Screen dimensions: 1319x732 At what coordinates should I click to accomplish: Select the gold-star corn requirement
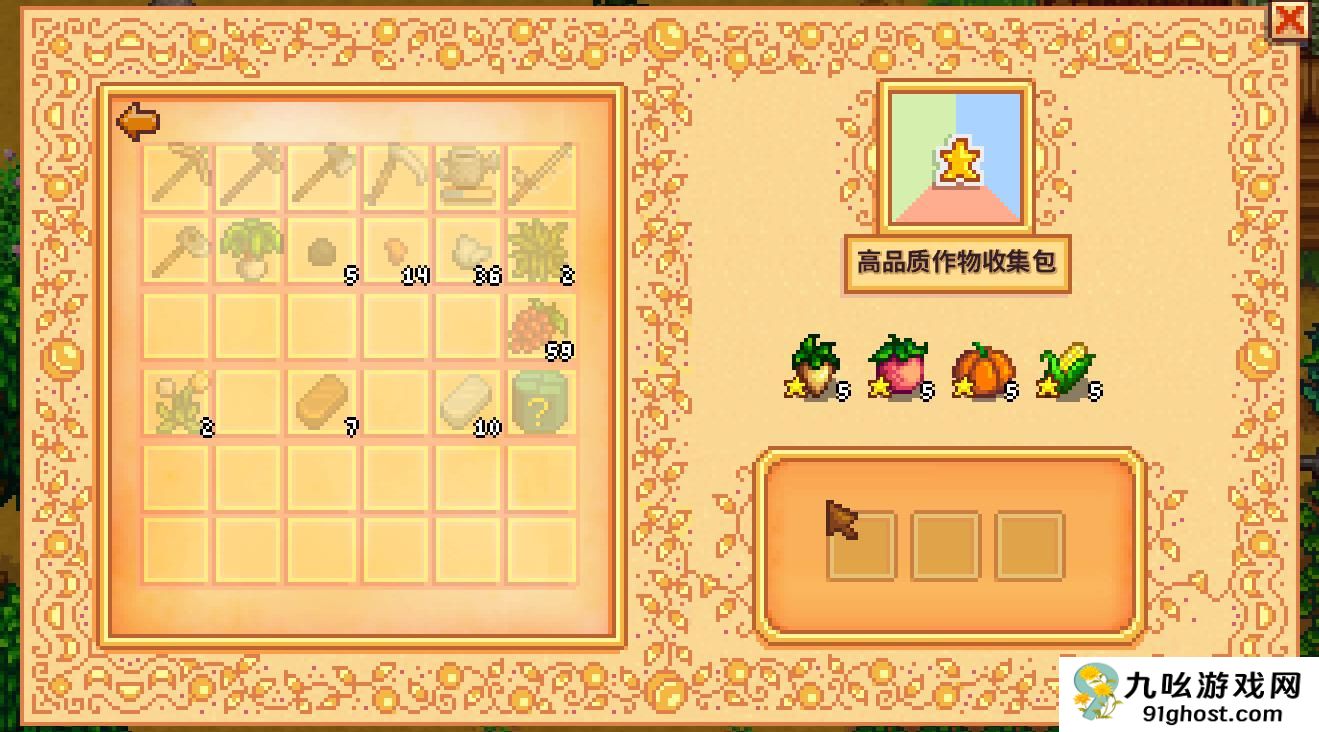(x=1065, y=372)
